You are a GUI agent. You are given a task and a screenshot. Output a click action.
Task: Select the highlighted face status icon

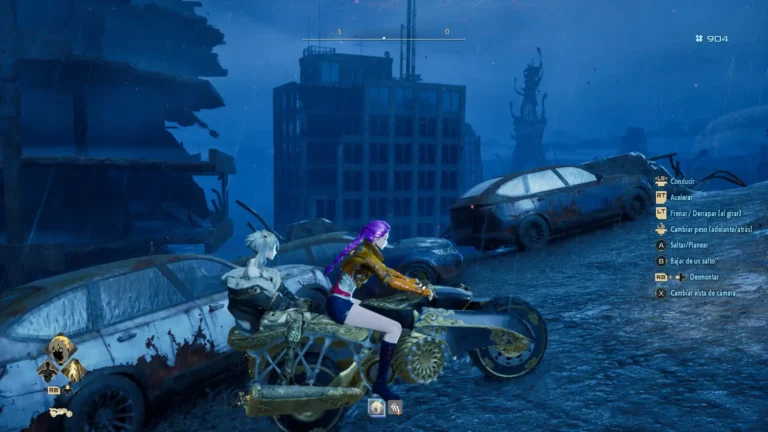pos(377,407)
